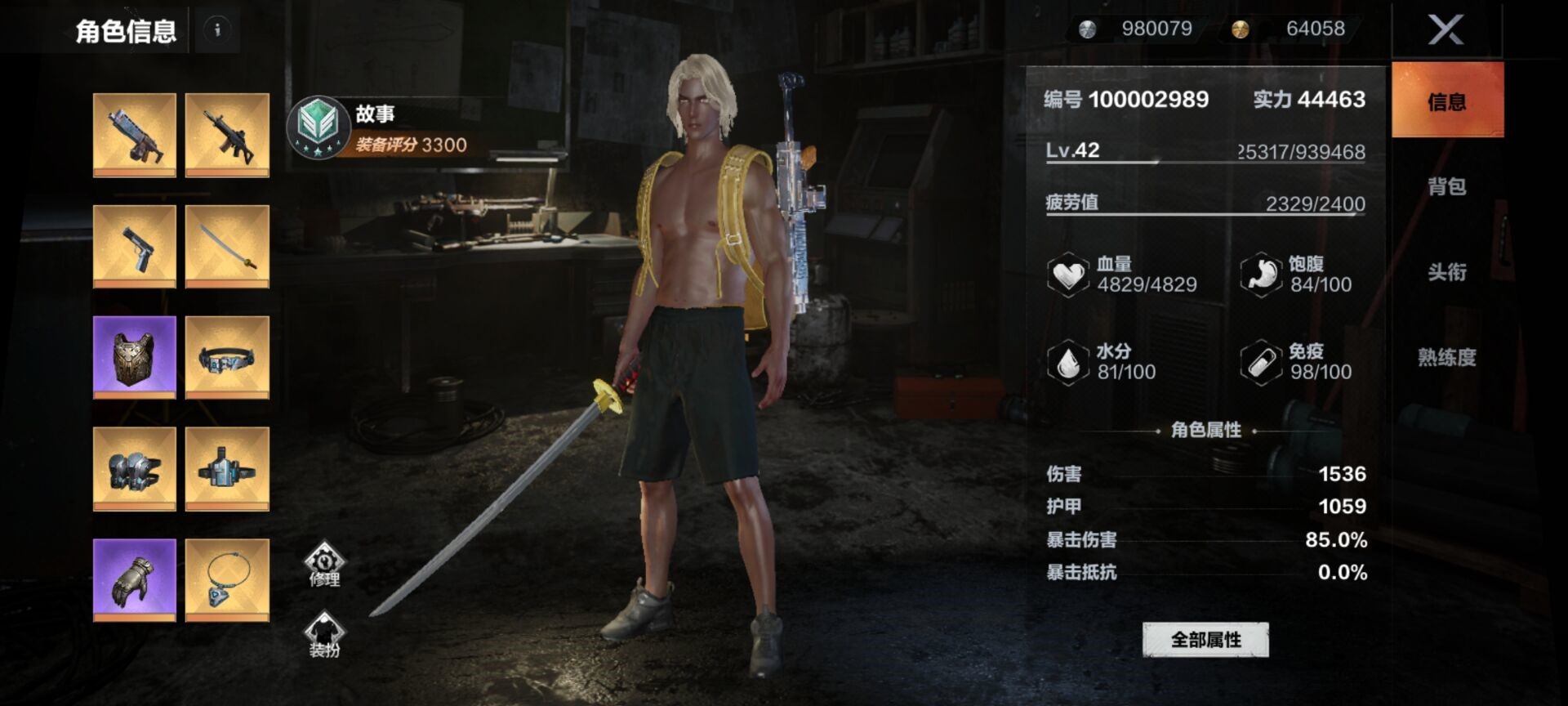Select the katana melee slot

[x=227, y=246]
